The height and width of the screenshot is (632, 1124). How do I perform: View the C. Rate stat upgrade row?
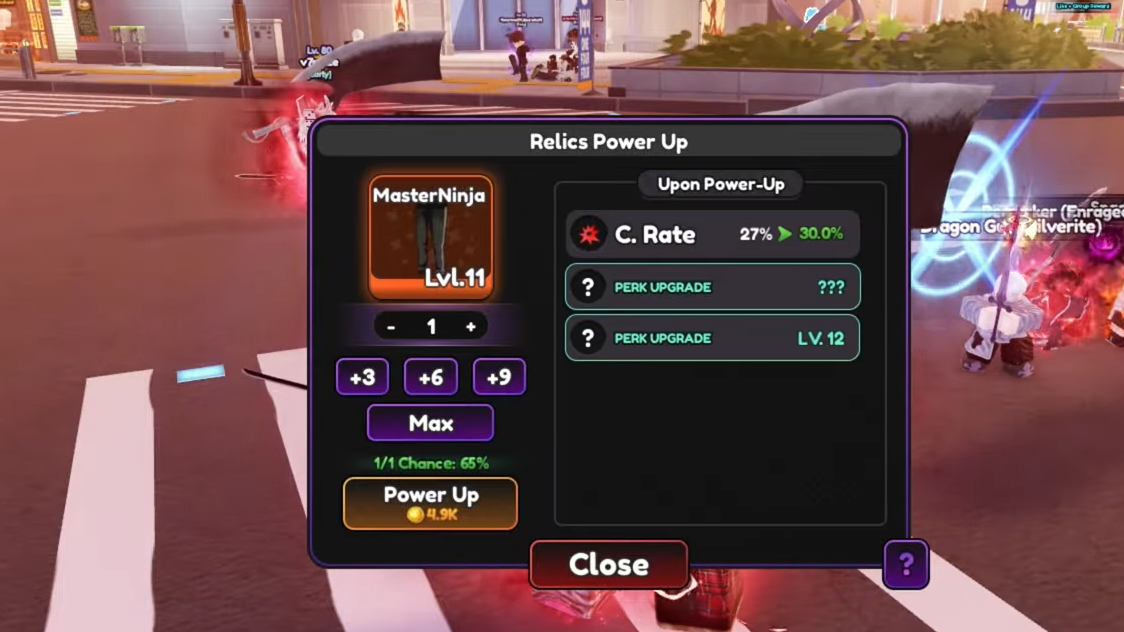[x=712, y=234]
